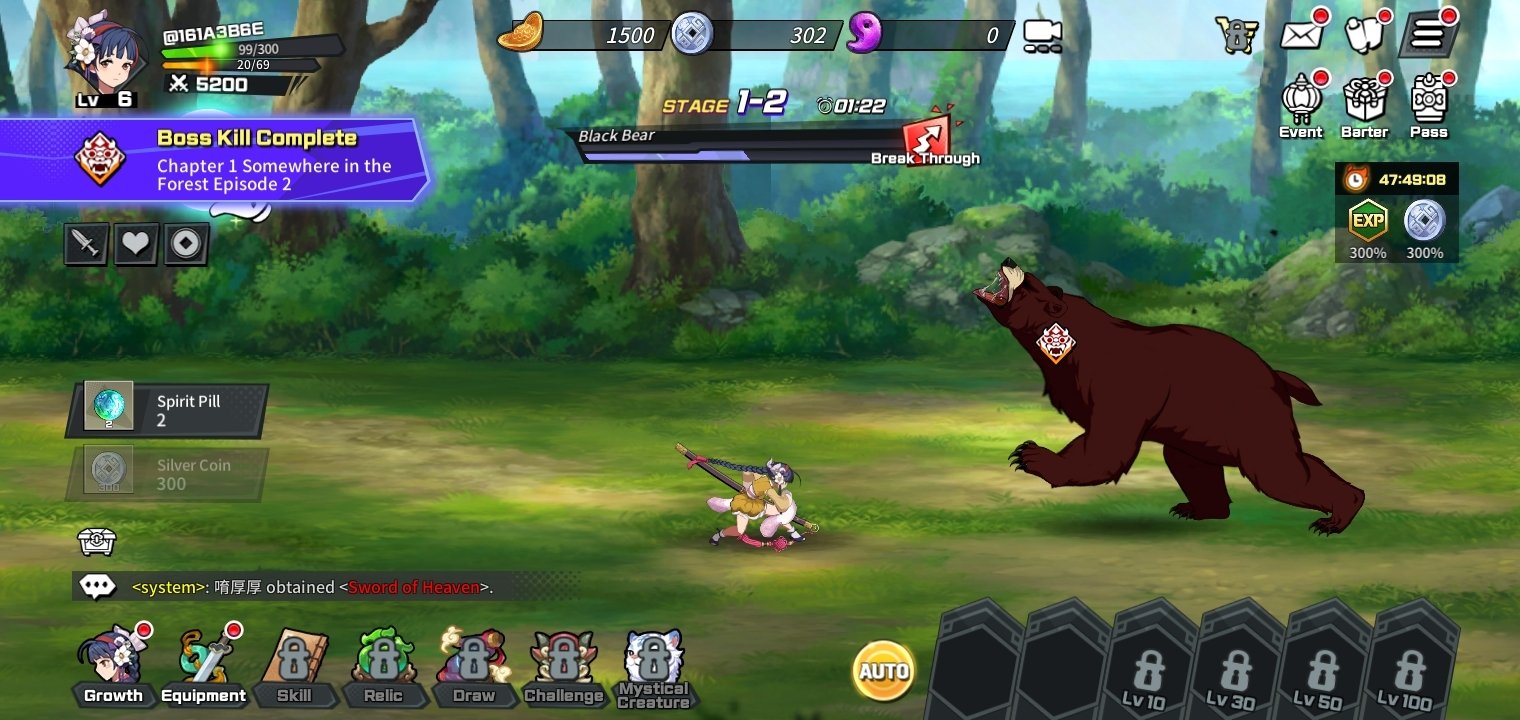Toggle the AUTO battle button
The image size is (1520, 720).
884,670
